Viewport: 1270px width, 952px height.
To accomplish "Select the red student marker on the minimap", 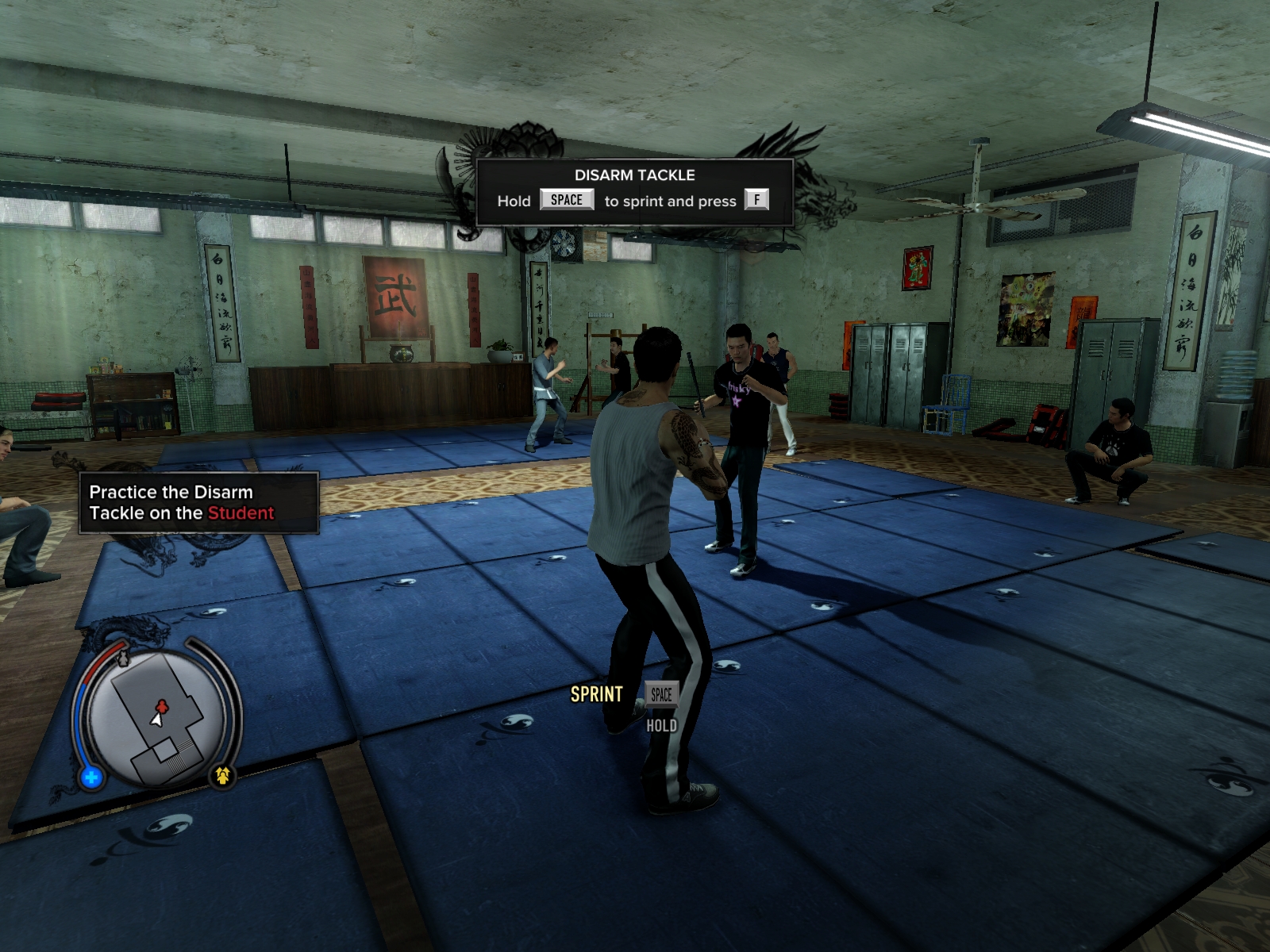I will coord(162,705).
